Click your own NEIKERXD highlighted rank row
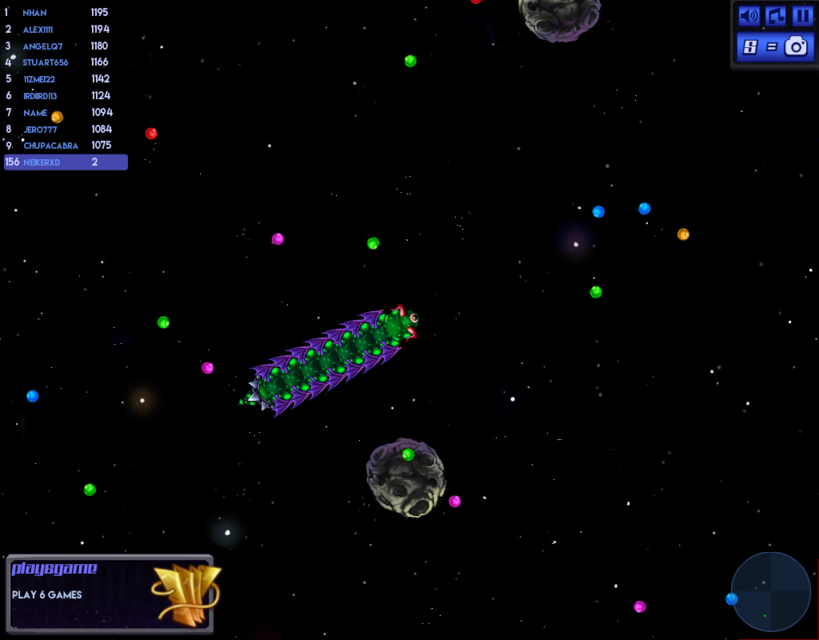Viewport: 819px width, 640px height. coord(66,162)
